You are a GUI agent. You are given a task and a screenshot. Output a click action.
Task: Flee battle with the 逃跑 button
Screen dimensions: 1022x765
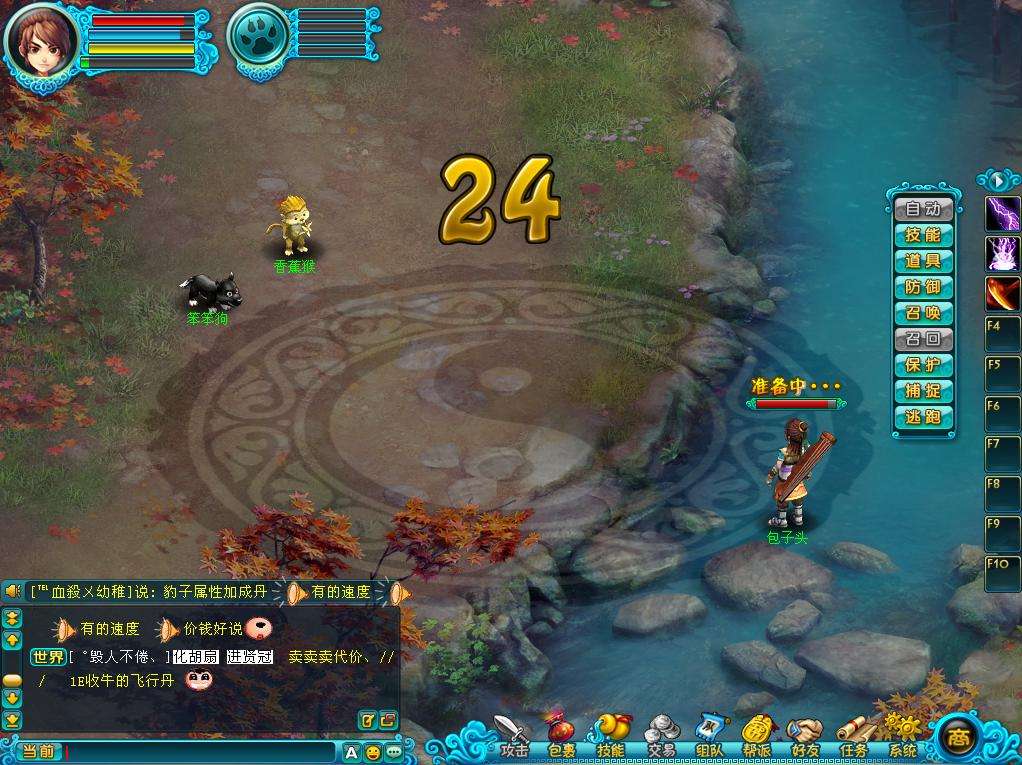922,417
